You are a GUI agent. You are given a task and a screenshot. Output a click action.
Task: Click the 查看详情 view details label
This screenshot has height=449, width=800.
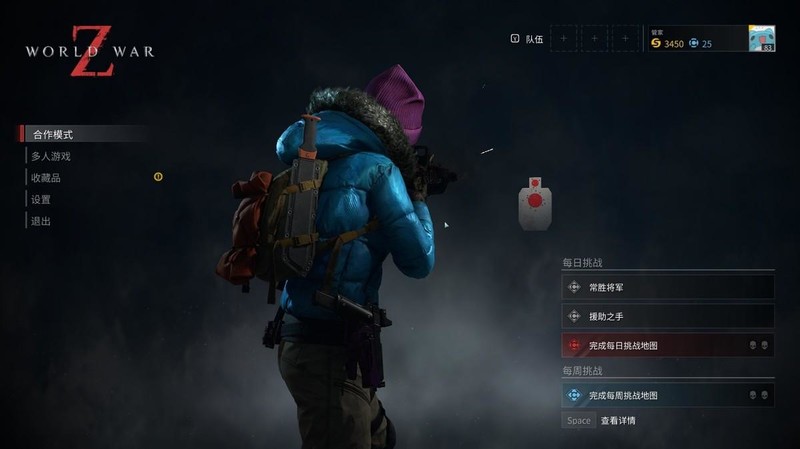[x=618, y=421]
